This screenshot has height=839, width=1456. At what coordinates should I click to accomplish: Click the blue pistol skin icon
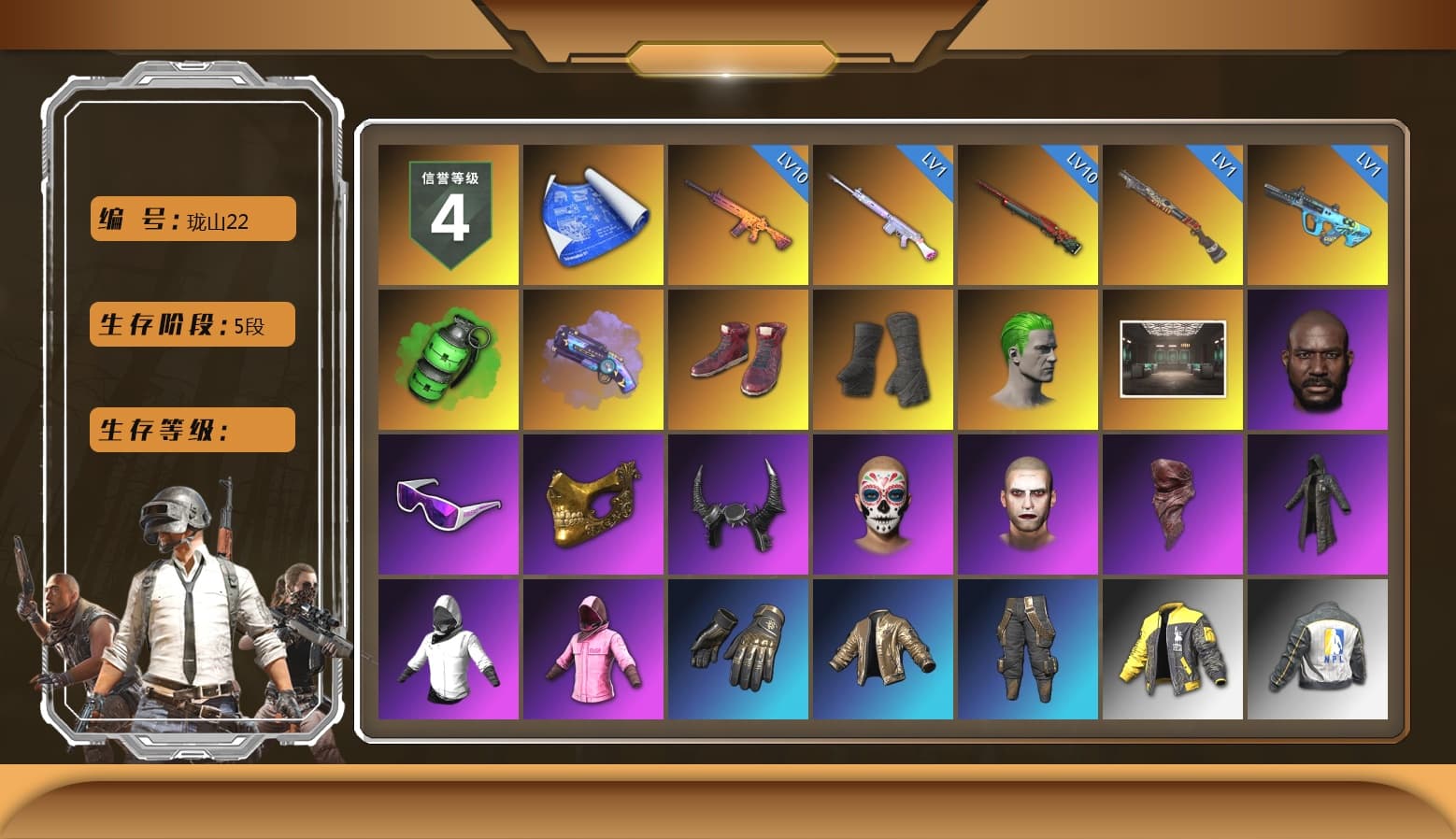point(592,358)
